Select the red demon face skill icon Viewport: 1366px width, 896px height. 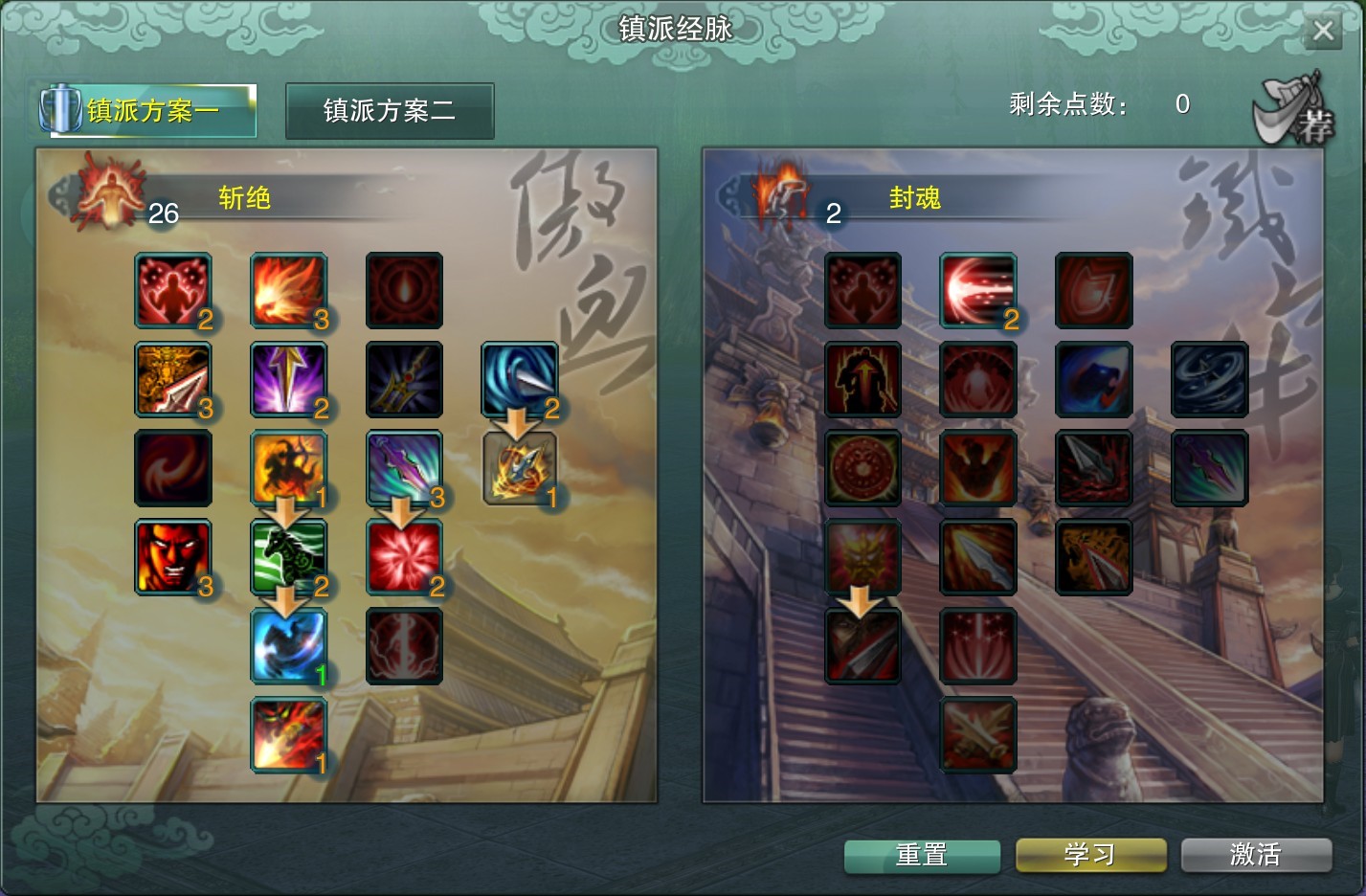172,556
